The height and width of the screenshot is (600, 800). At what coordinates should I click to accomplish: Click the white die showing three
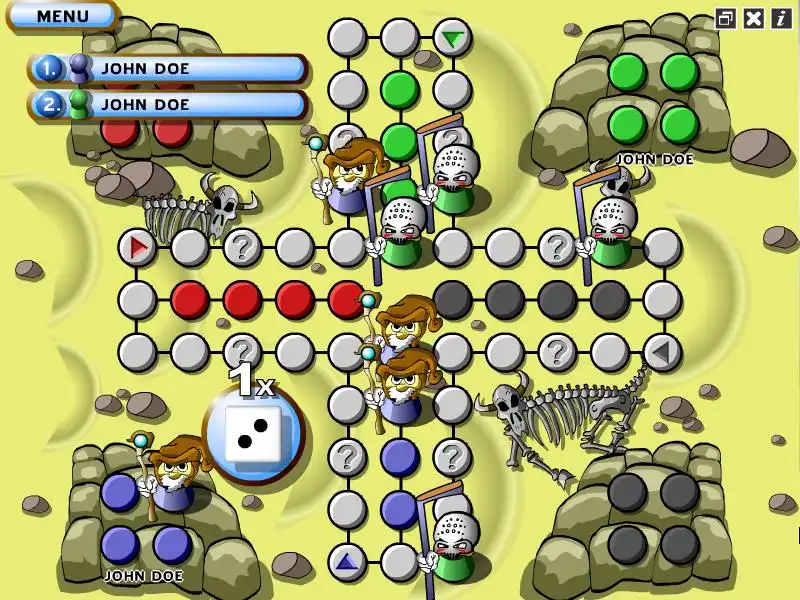[253, 435]
